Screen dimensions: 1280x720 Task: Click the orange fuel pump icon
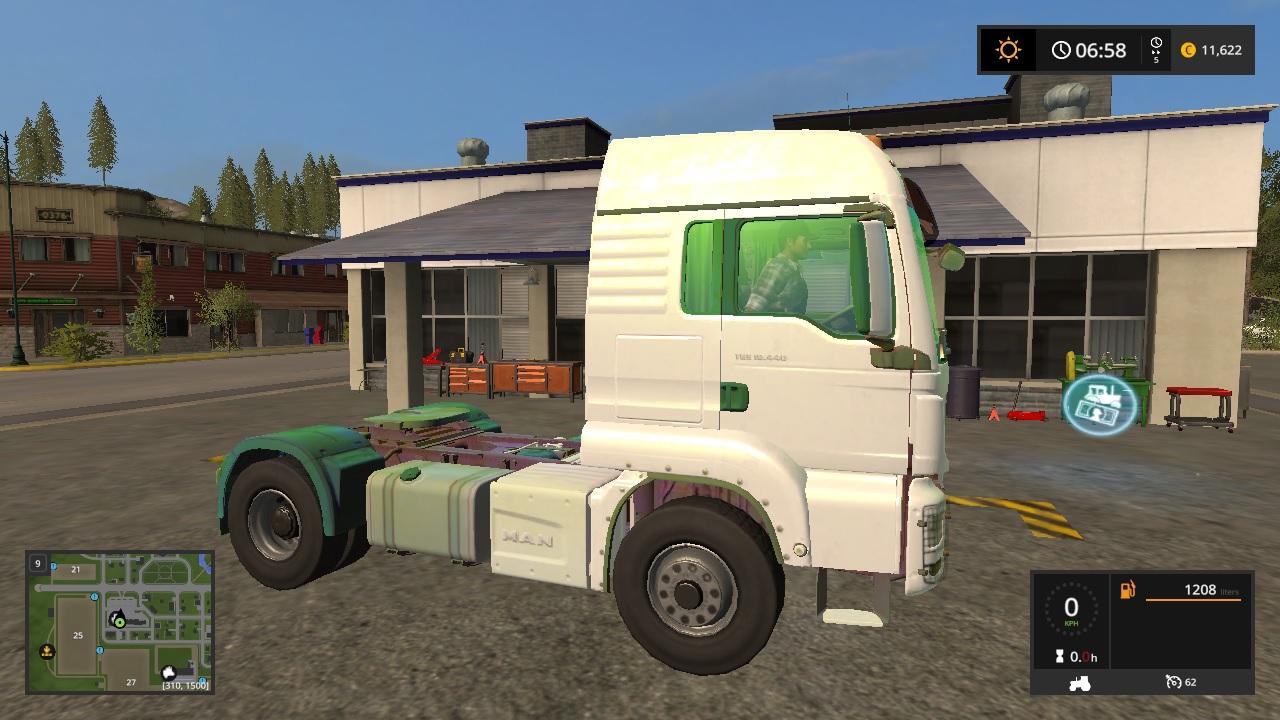pyautogui.click(x=1127, y=590)
